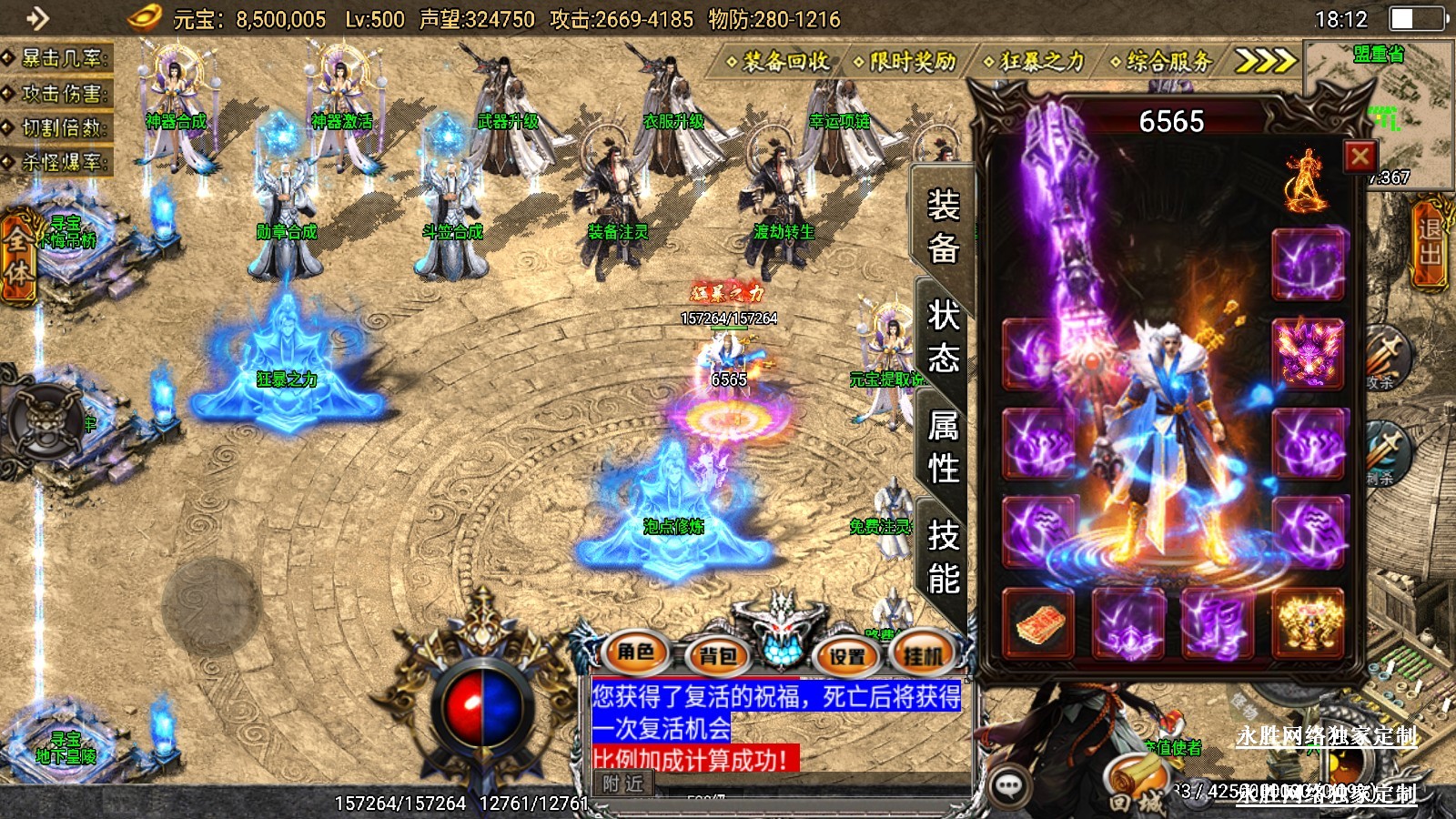The image size is (1456, 819).
Task: Open the 状态 status tab
Action: coord(944,337)
